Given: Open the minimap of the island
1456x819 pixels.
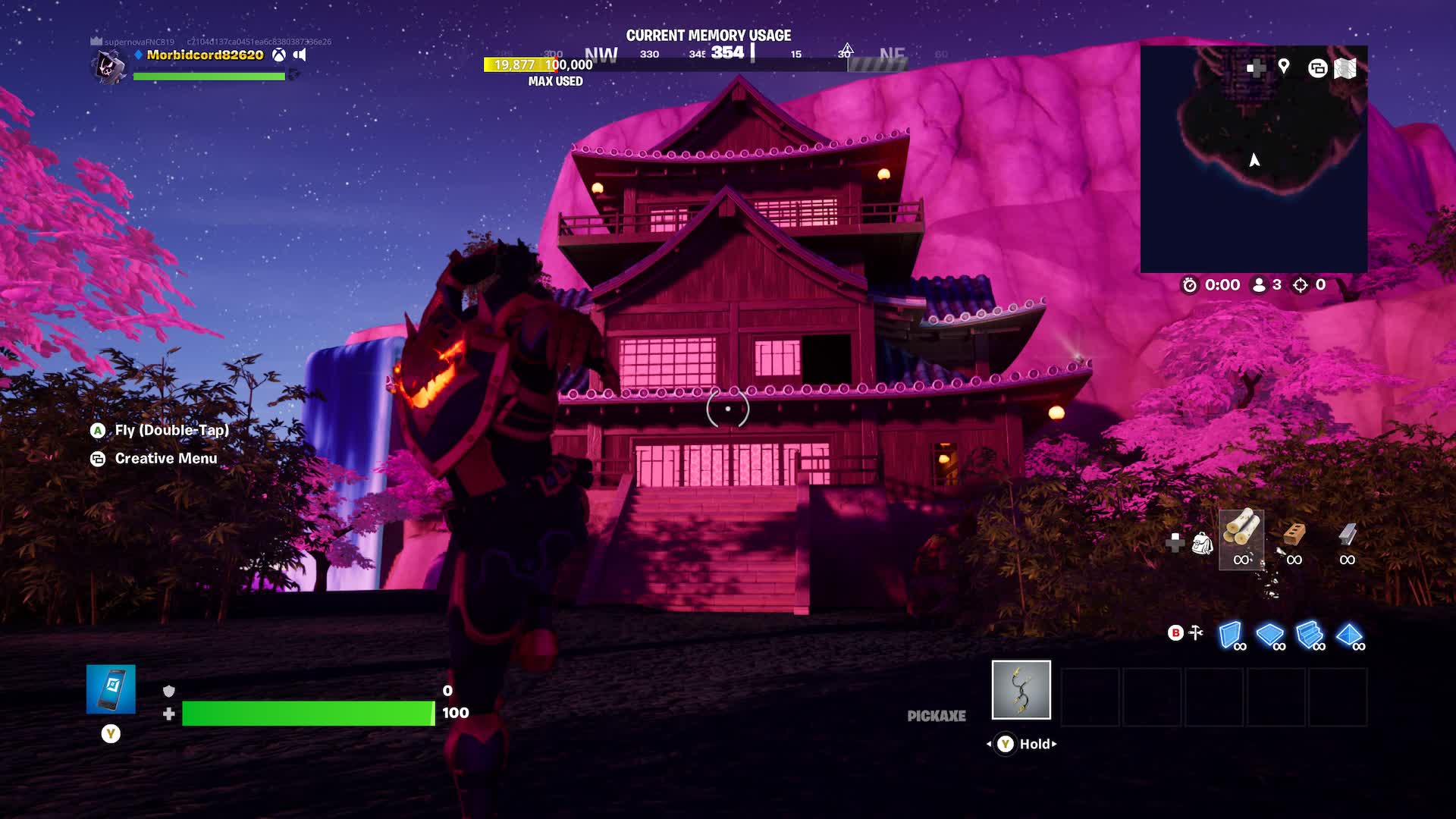Looking at the screenshot, I should pos(1254,159).
